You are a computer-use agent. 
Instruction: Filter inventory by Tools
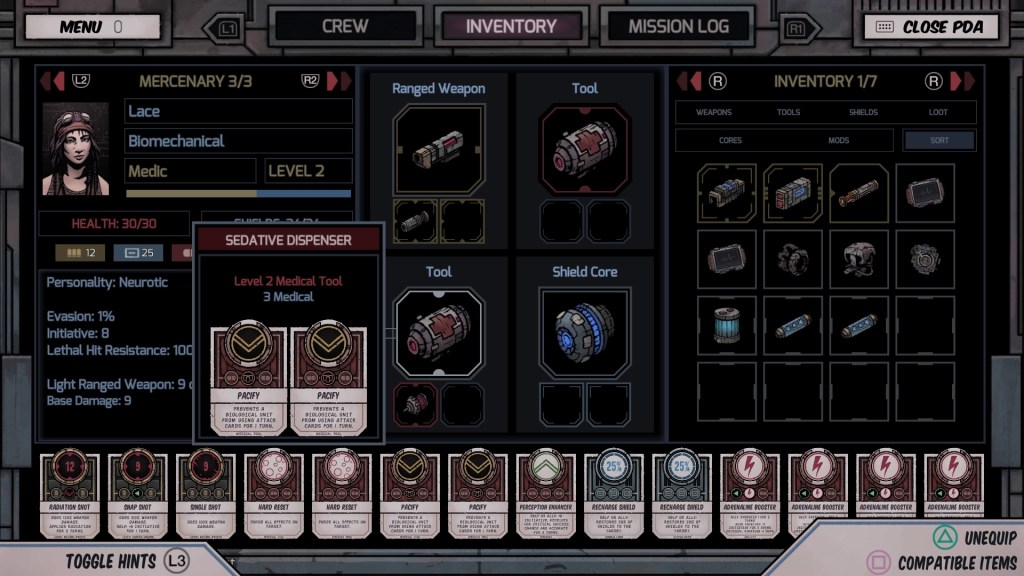(788, 112)
